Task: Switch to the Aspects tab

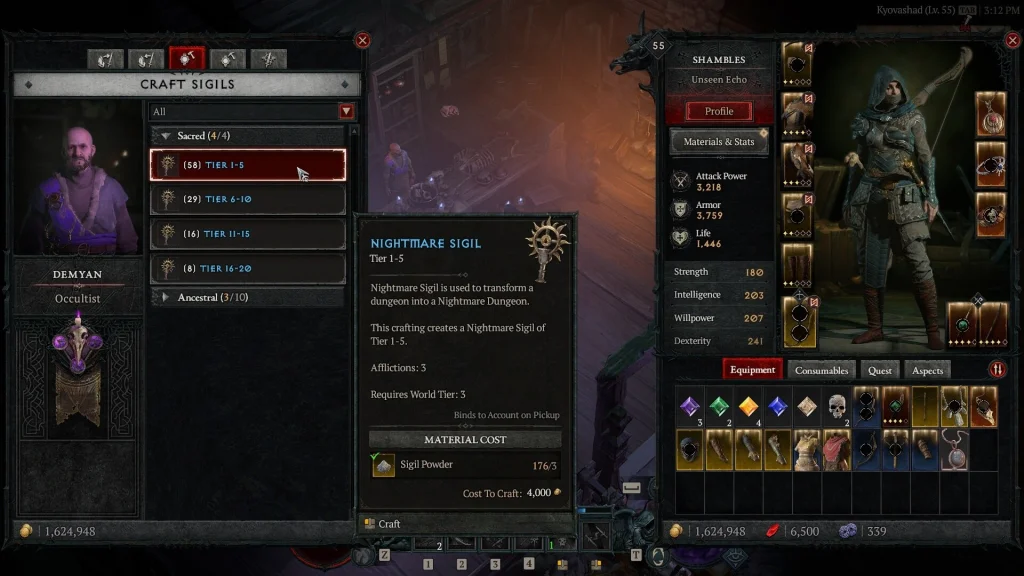Action: (927, 370)
